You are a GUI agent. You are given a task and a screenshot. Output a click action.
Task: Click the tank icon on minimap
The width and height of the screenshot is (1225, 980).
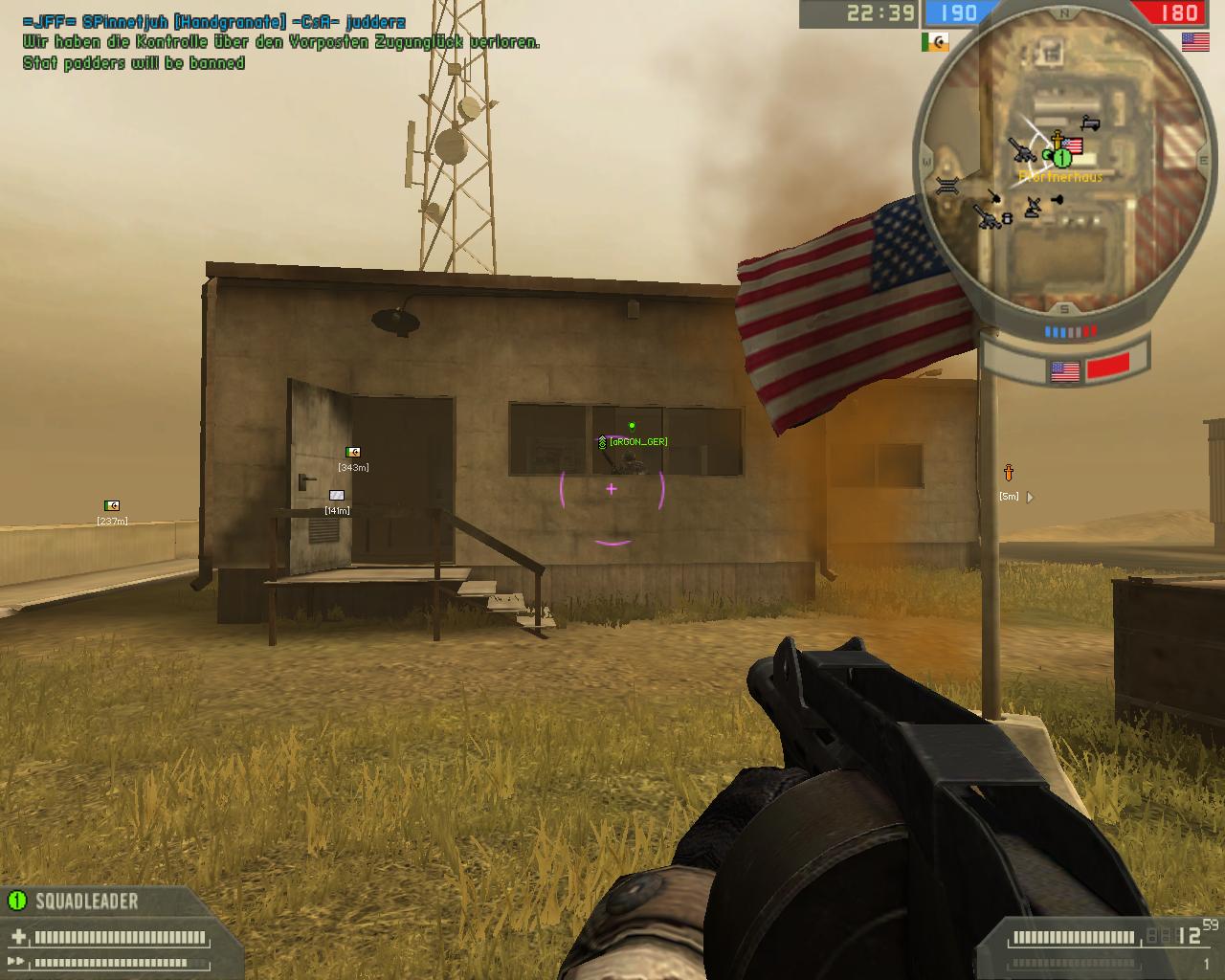pos(1089,123)
